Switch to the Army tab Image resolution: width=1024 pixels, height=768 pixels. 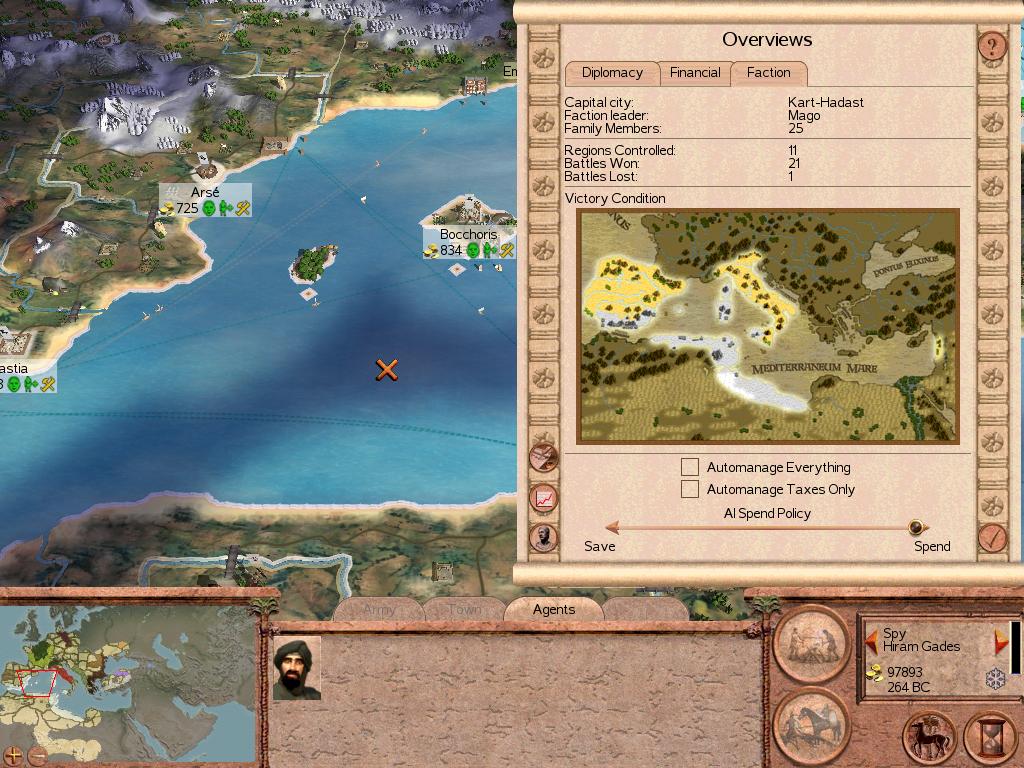tap(379, 609)
